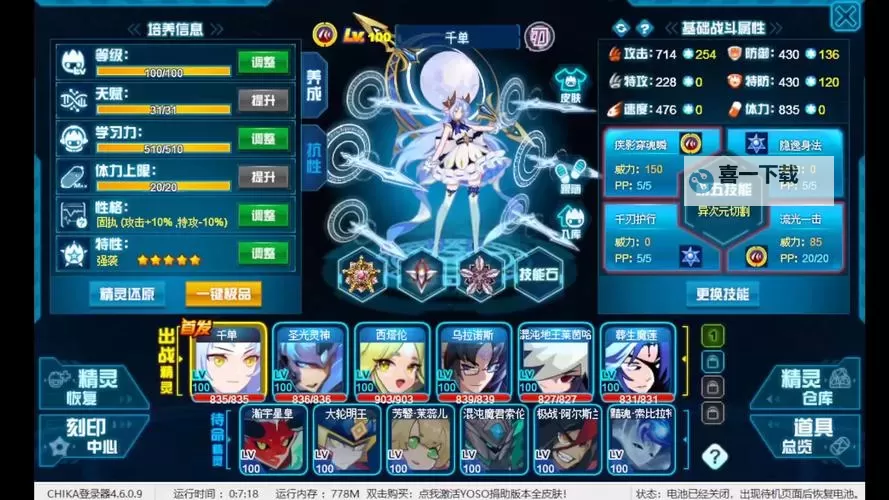The width and height of the screenshot is (889, 500).
Task: Open the 皮肤 skin icon
Action: (x=570, y=83)
